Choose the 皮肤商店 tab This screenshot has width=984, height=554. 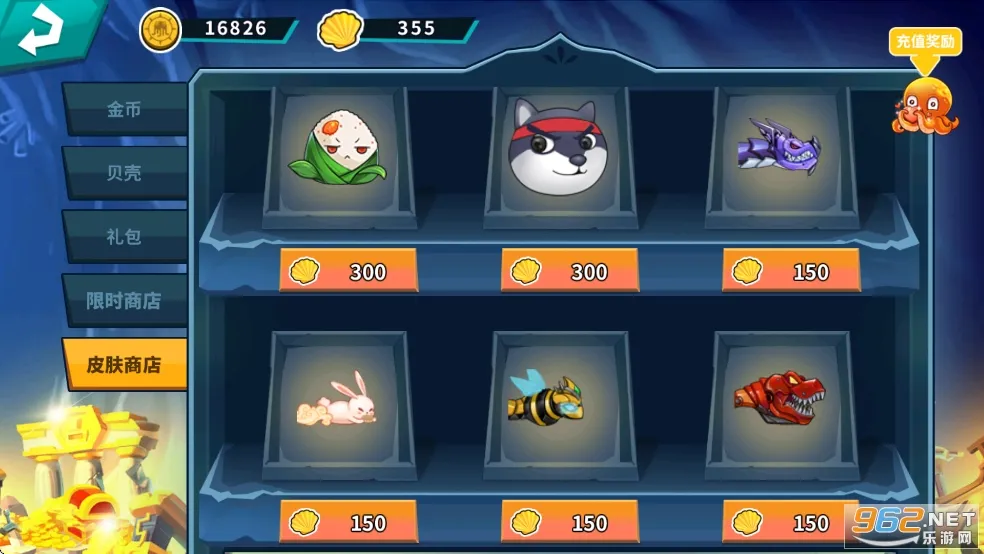124,364
